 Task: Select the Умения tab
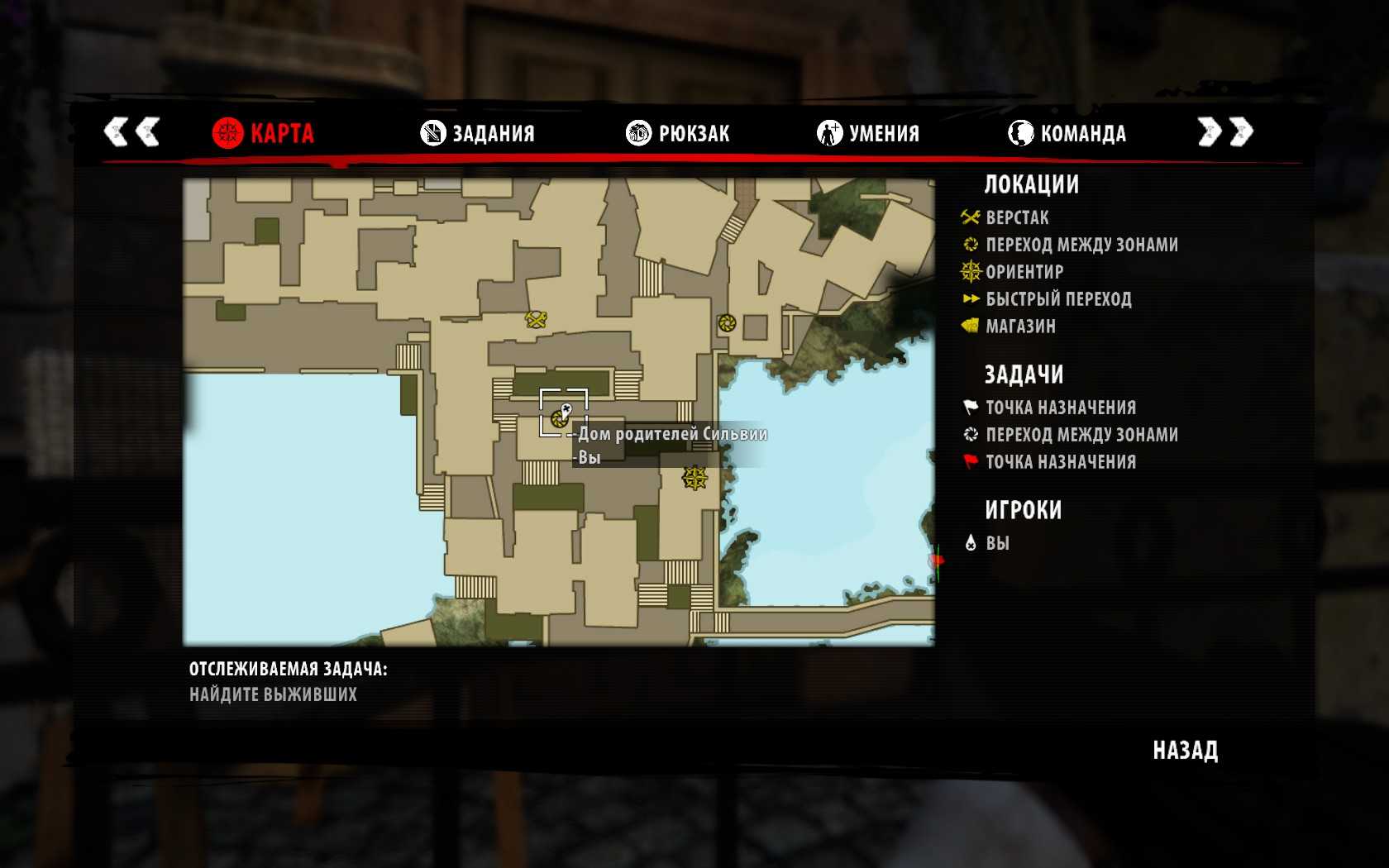[868, 133]
